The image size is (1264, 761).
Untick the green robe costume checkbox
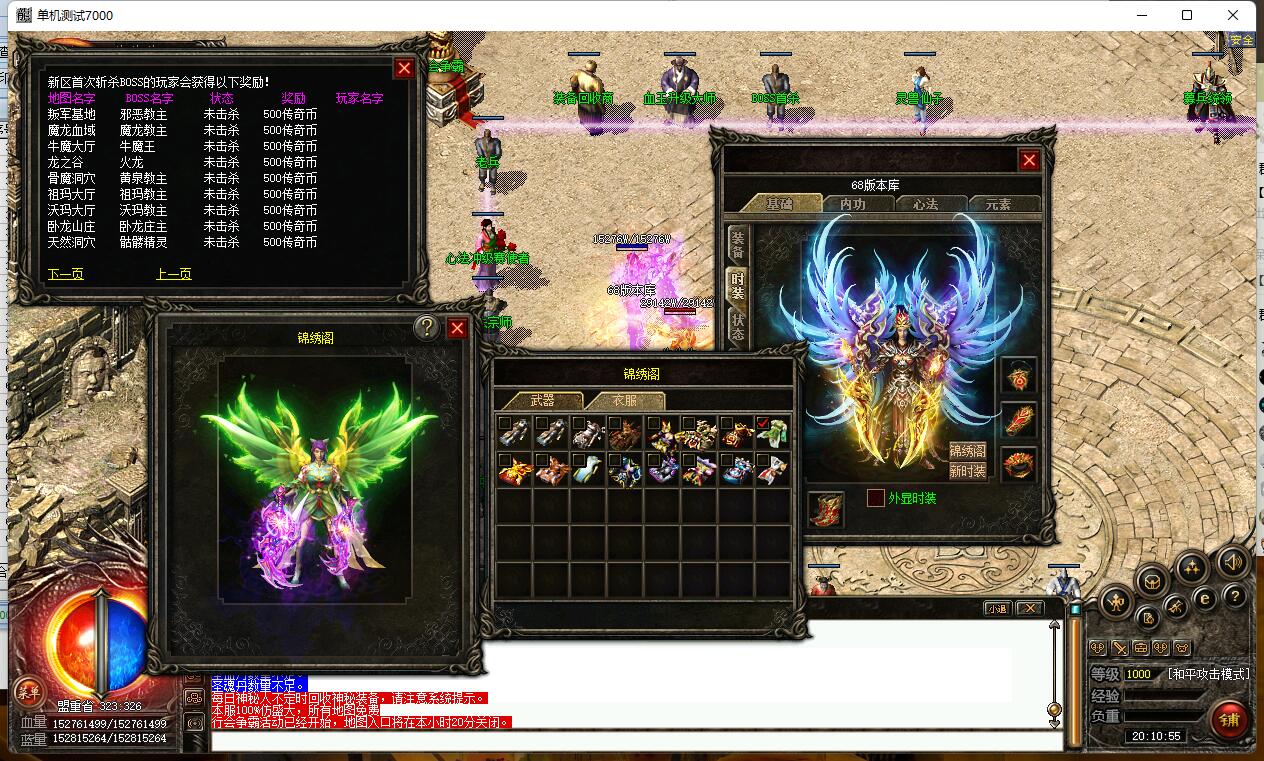point(763,423)
